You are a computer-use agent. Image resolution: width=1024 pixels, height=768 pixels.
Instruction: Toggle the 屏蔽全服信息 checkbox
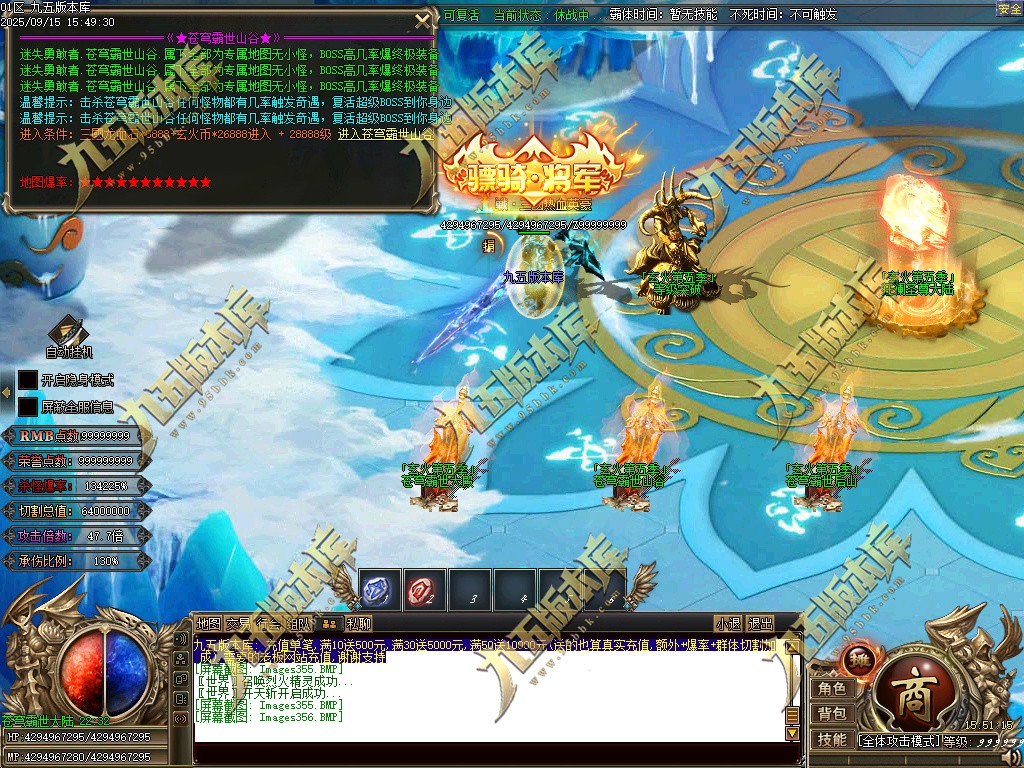pyautogui.click(x=28, y=407)
